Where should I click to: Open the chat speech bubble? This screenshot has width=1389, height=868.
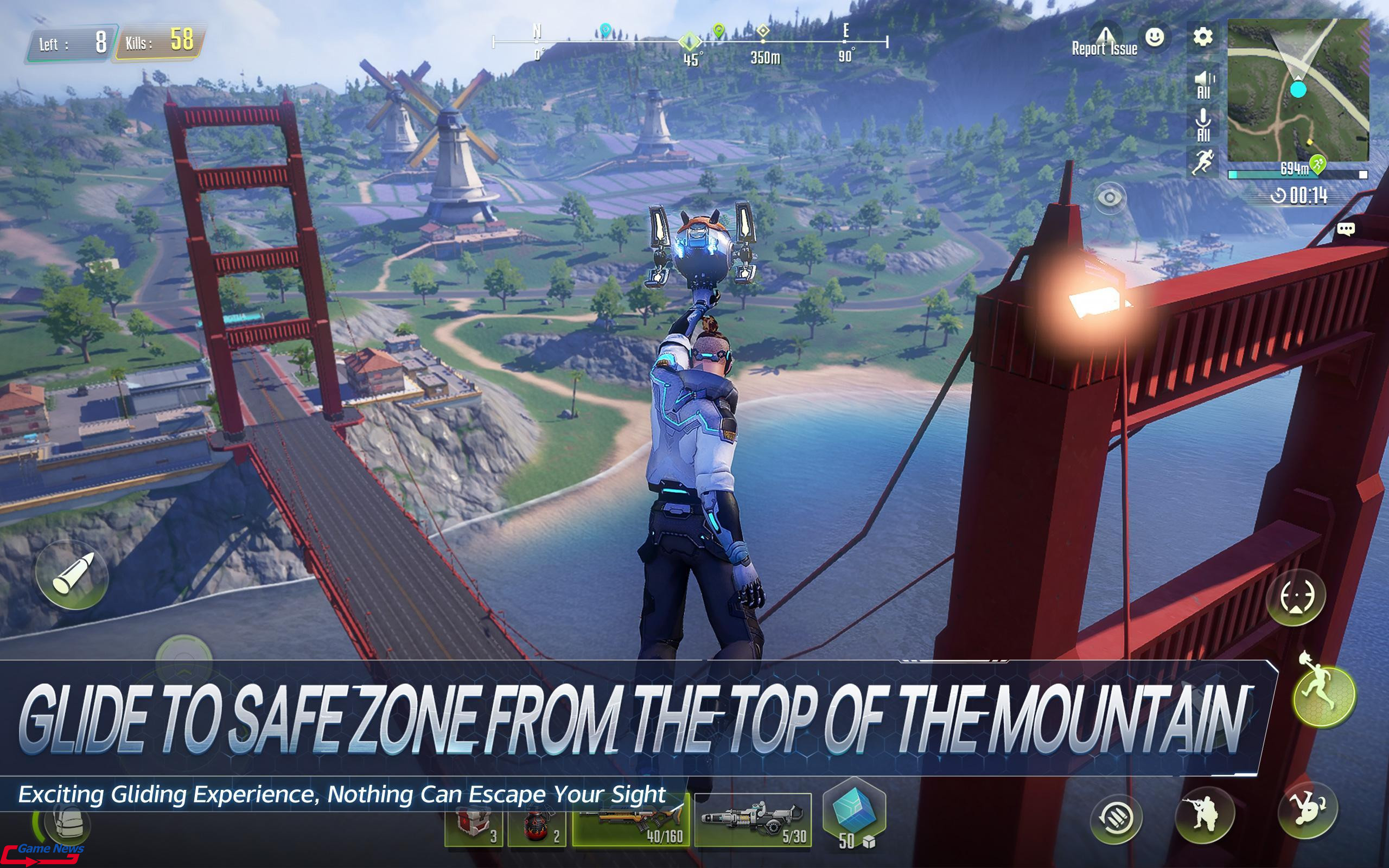[x=1346, y=229]
